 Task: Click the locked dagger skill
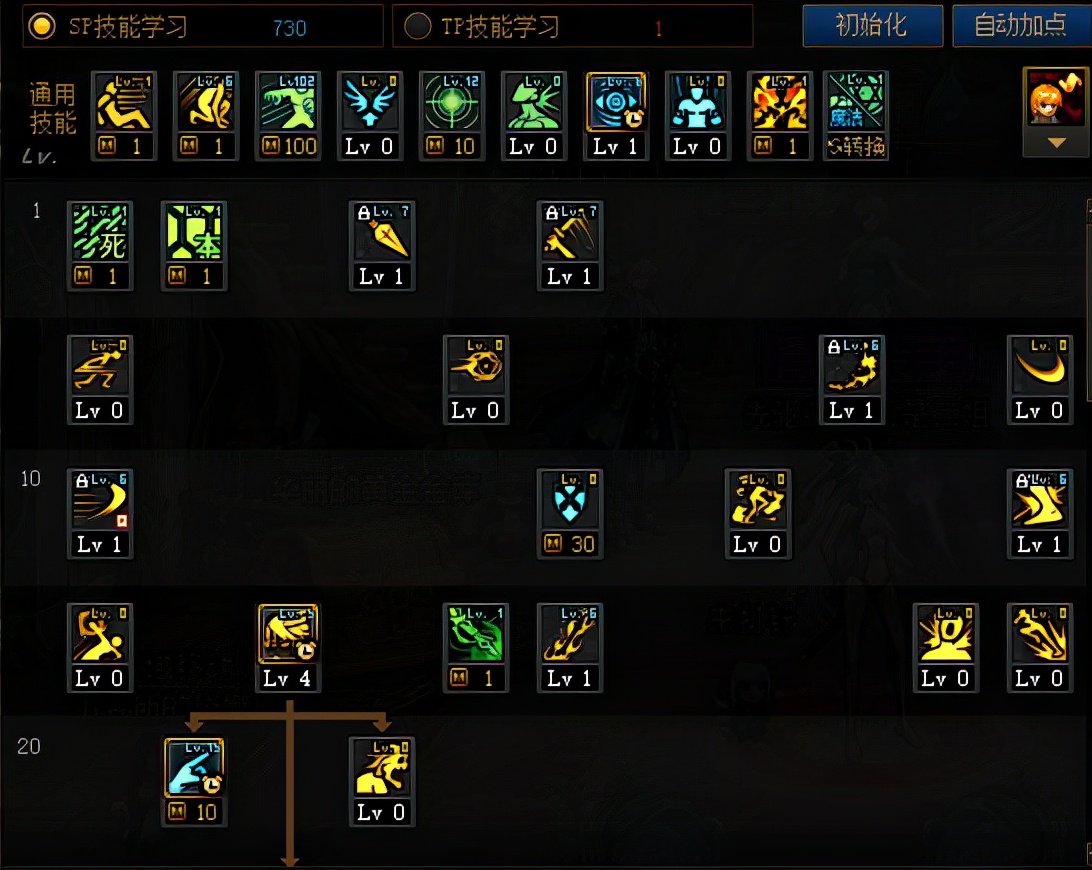(382, 235)
